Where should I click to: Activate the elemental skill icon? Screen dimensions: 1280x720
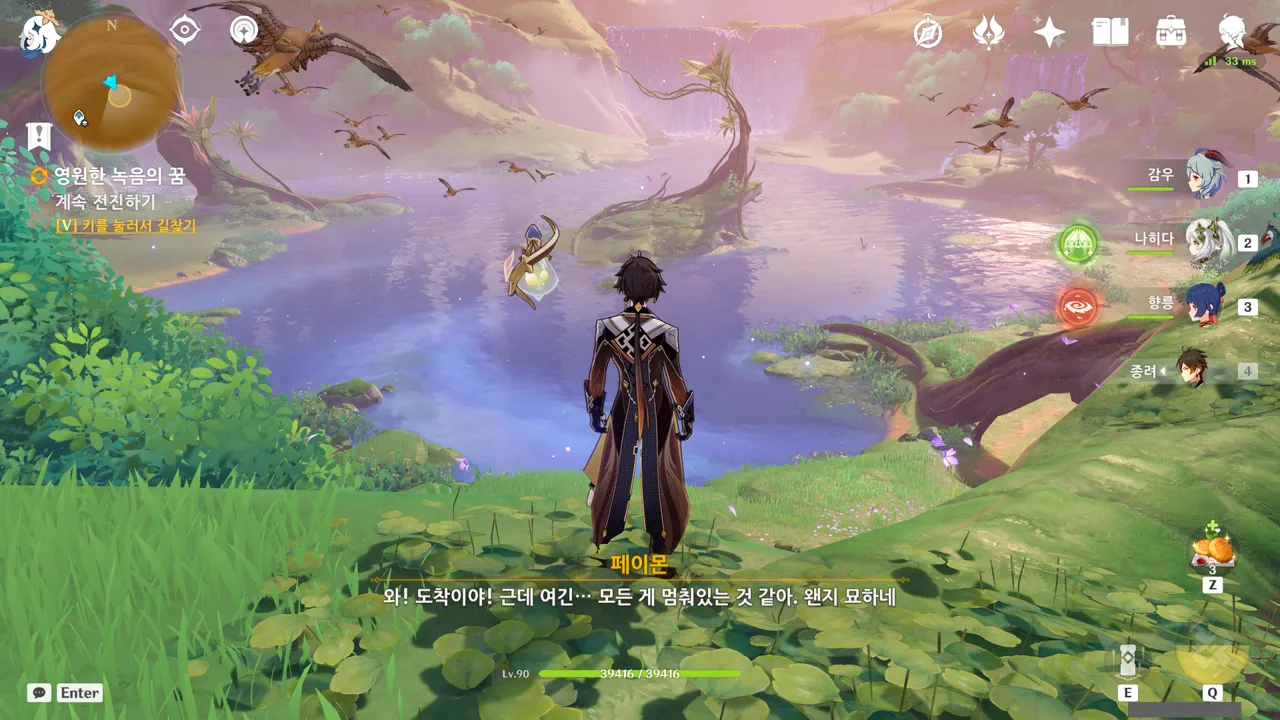click(x=1128, y=660)
